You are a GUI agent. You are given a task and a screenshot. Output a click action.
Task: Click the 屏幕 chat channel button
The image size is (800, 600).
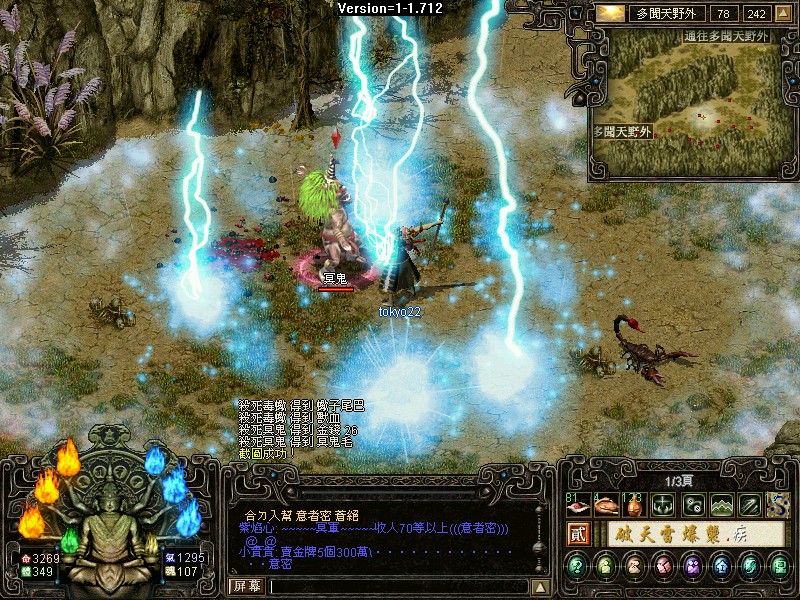(x=246, y=586)
